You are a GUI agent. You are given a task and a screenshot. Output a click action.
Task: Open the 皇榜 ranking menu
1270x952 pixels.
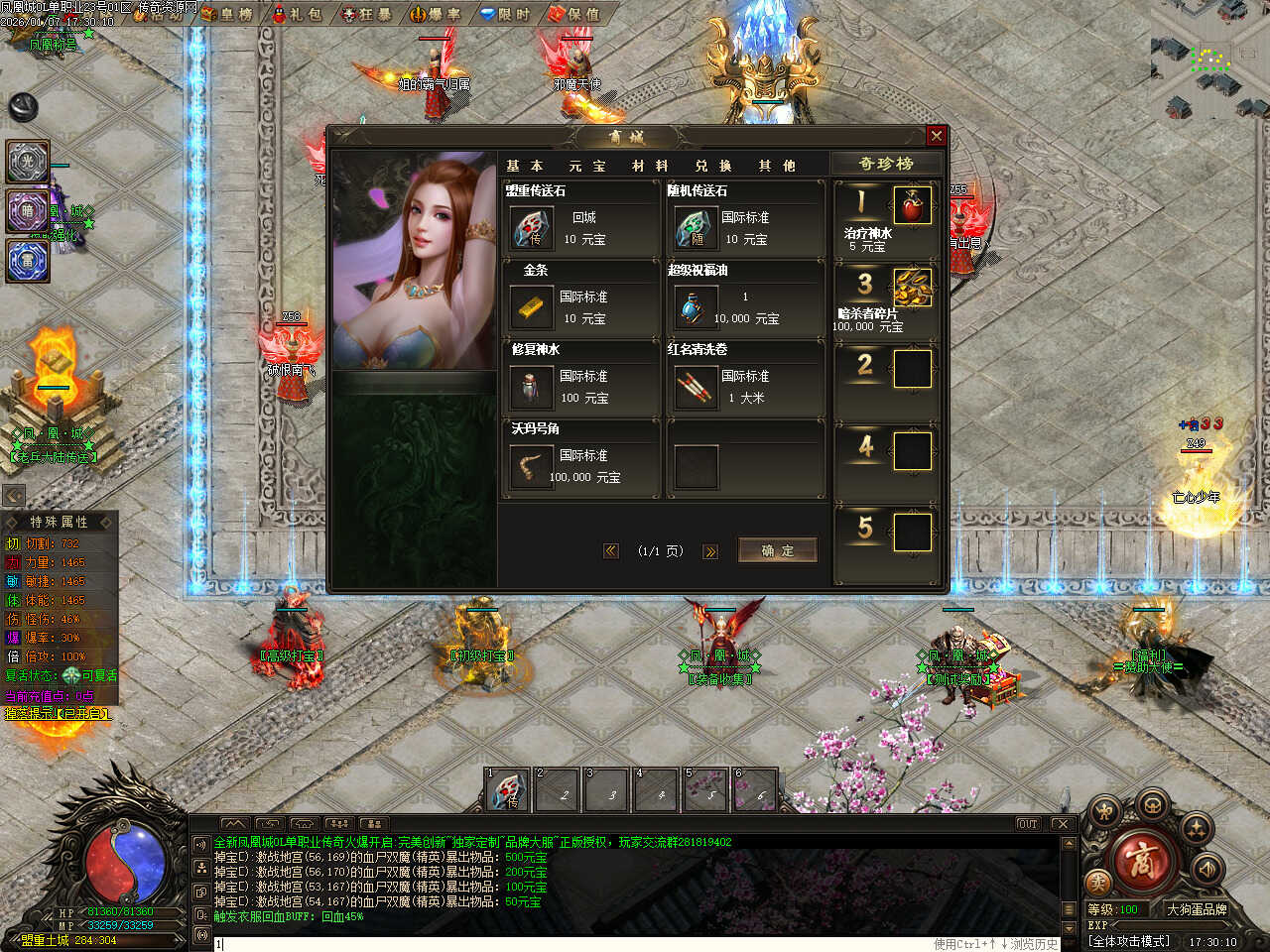pos(226,14)
